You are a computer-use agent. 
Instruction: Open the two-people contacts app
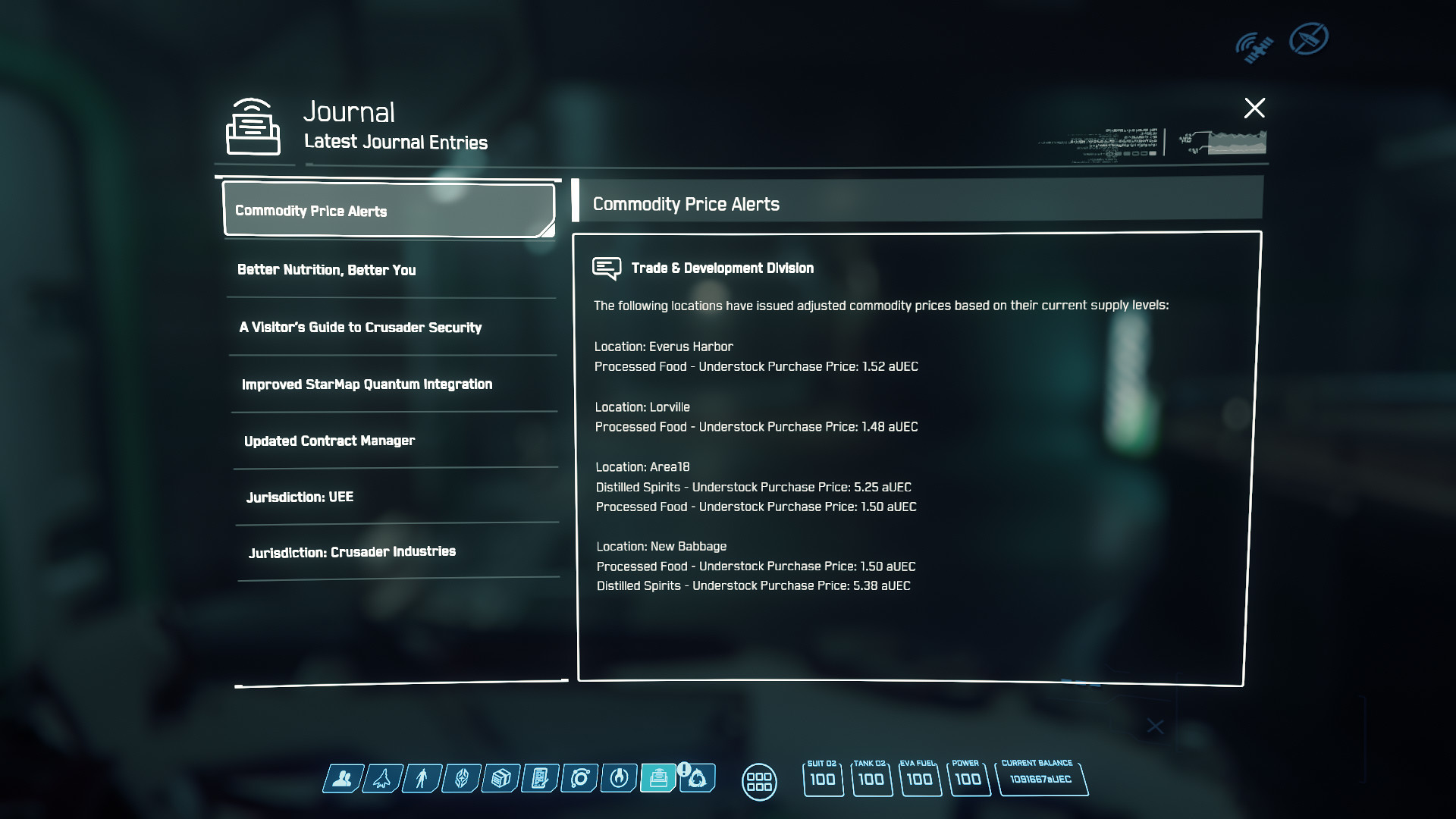point(342,779)
